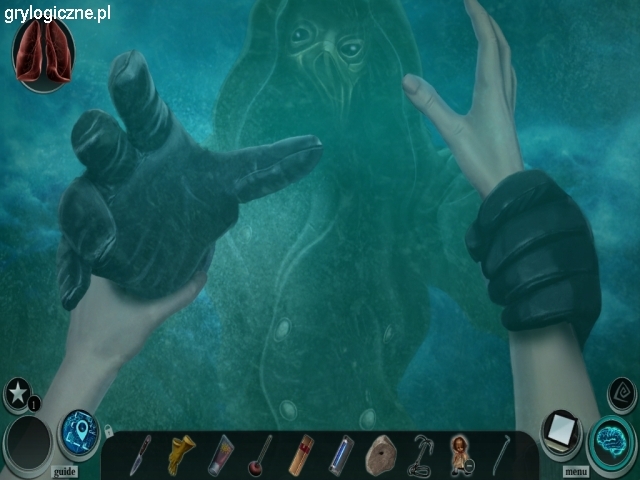The height and width of the screenshot is (480, 640).
Task: Toggle the inventory padlock
Action: pos(107,432)
